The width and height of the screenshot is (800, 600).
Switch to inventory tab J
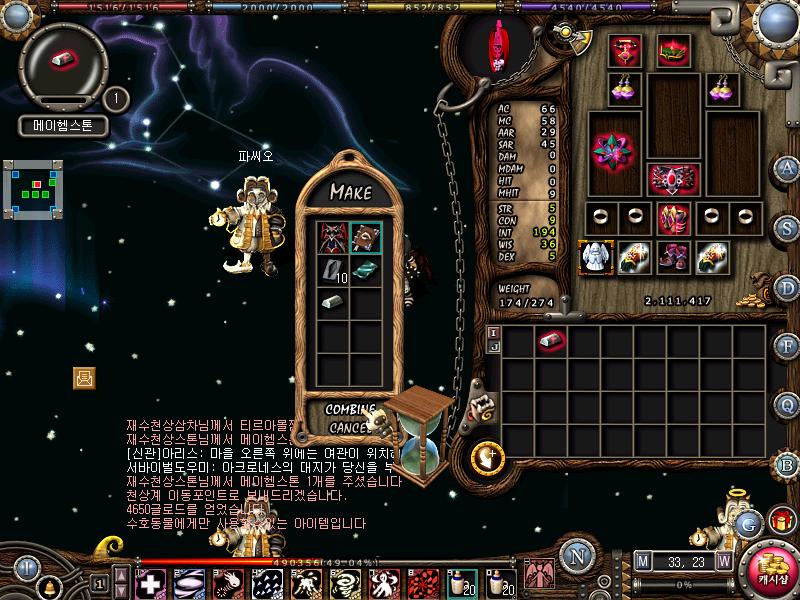point(492,348)
